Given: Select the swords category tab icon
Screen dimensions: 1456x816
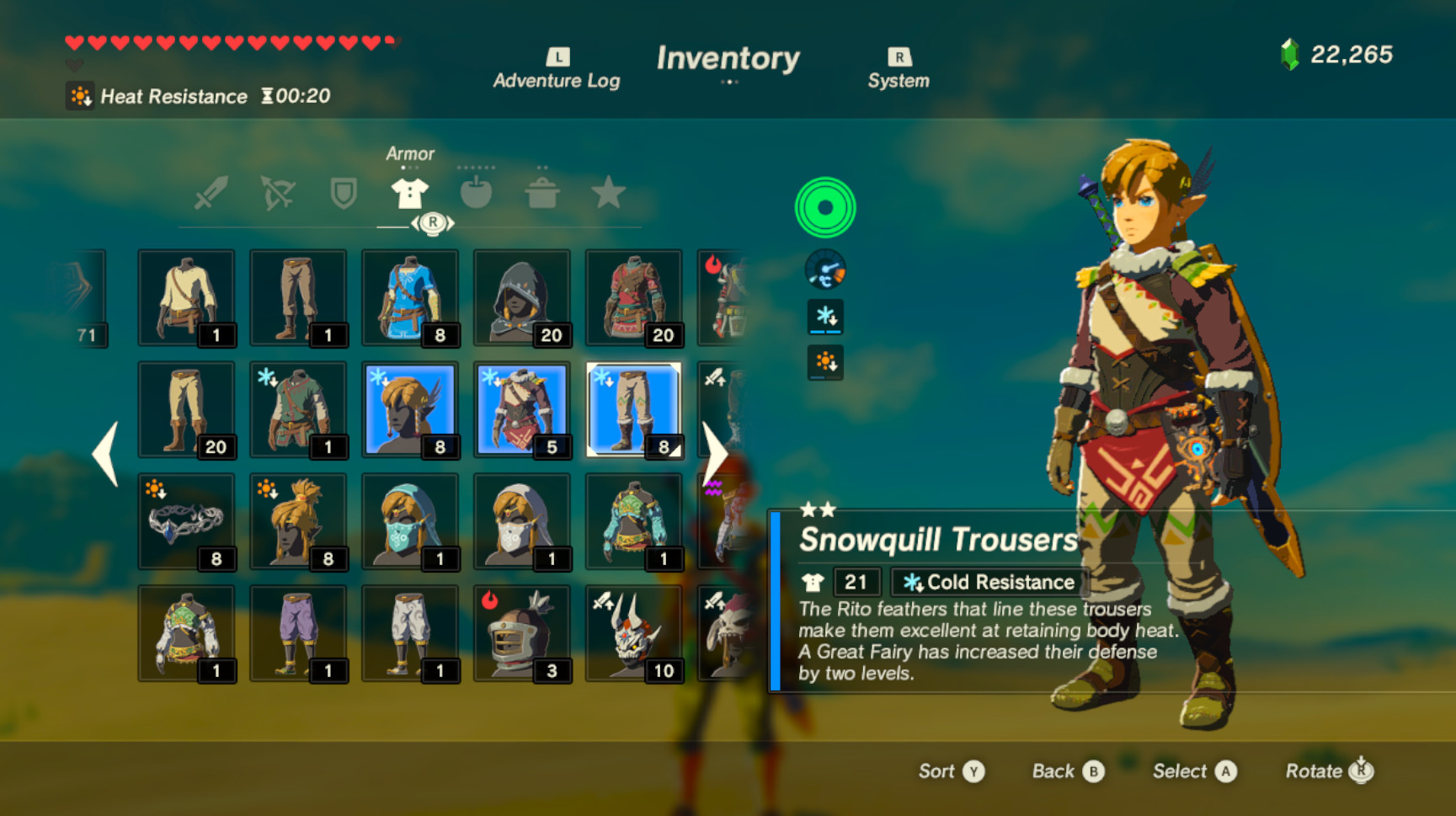Looking at the screenshot, I should 211,192.
